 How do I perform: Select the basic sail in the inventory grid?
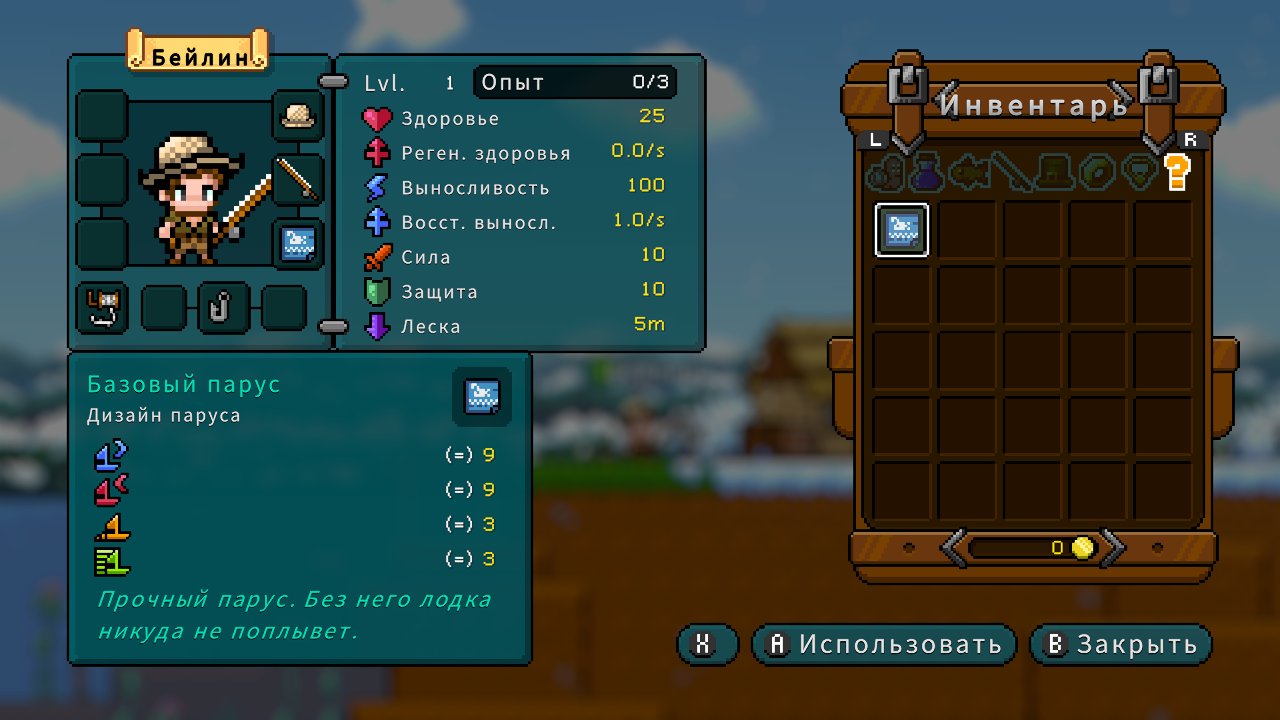(902, 230)
